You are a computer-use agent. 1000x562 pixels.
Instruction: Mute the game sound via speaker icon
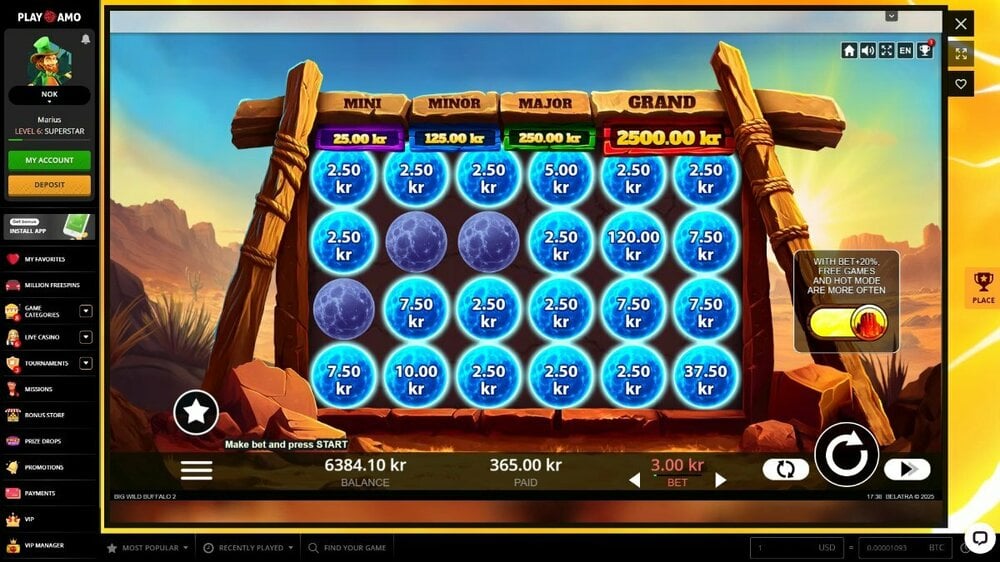click(867, 50)
